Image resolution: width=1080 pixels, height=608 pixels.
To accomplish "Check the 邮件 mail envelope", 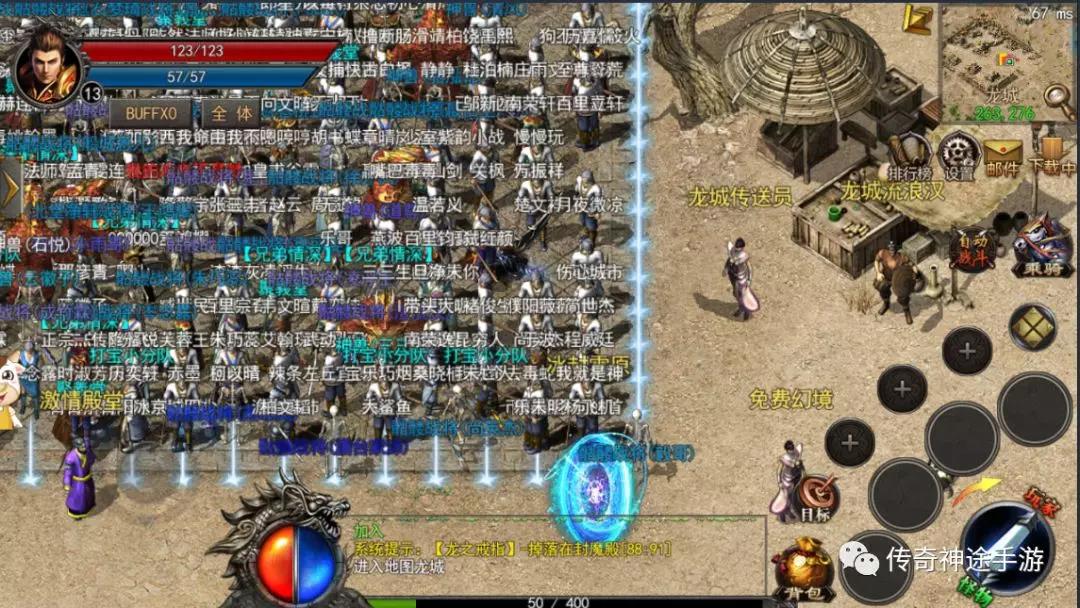I will click(x=1002, y=157).
